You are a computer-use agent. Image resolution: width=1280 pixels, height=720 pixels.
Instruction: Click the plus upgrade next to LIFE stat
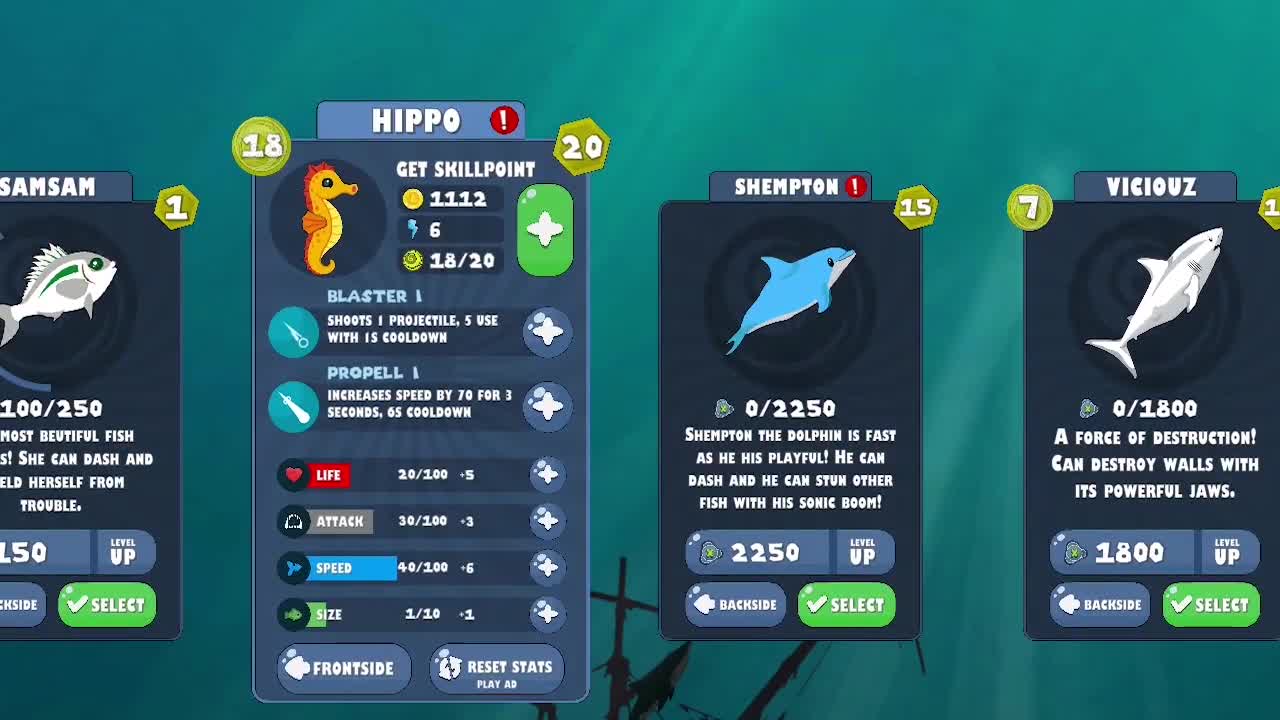pos(548,475)
